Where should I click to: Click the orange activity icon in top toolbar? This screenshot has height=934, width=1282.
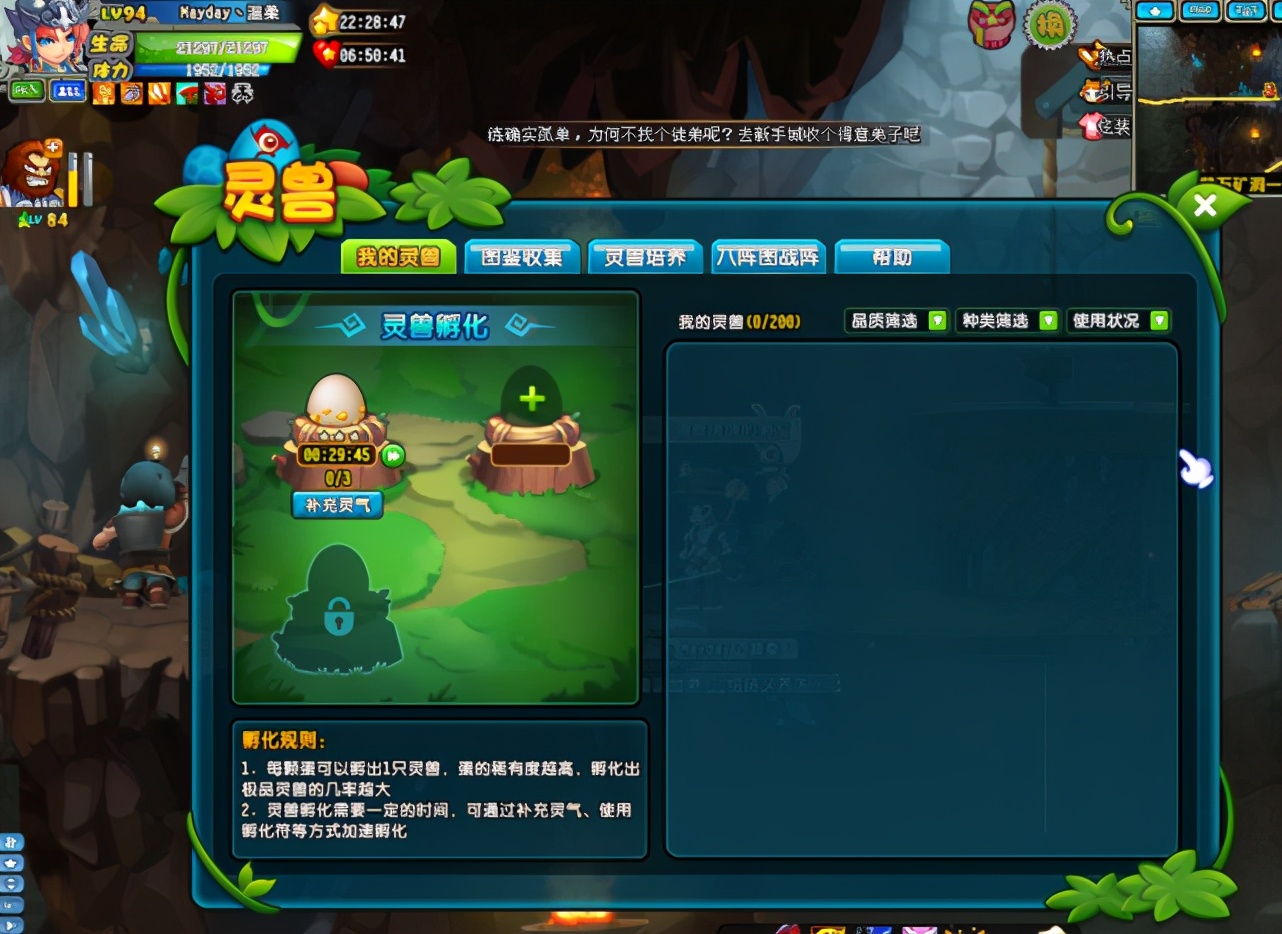(103, 93)
